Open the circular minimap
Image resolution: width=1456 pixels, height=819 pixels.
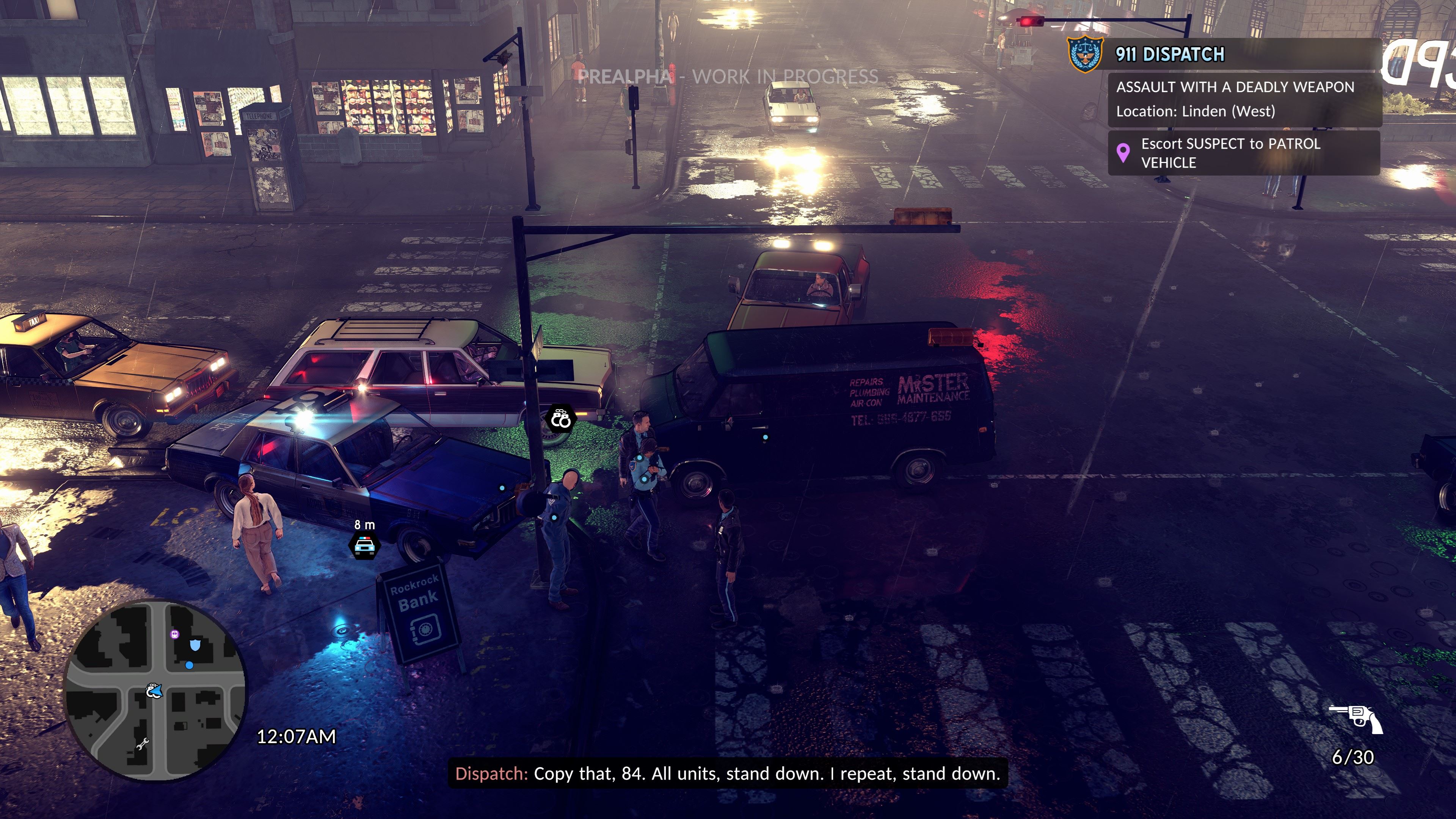coord(155,690)
